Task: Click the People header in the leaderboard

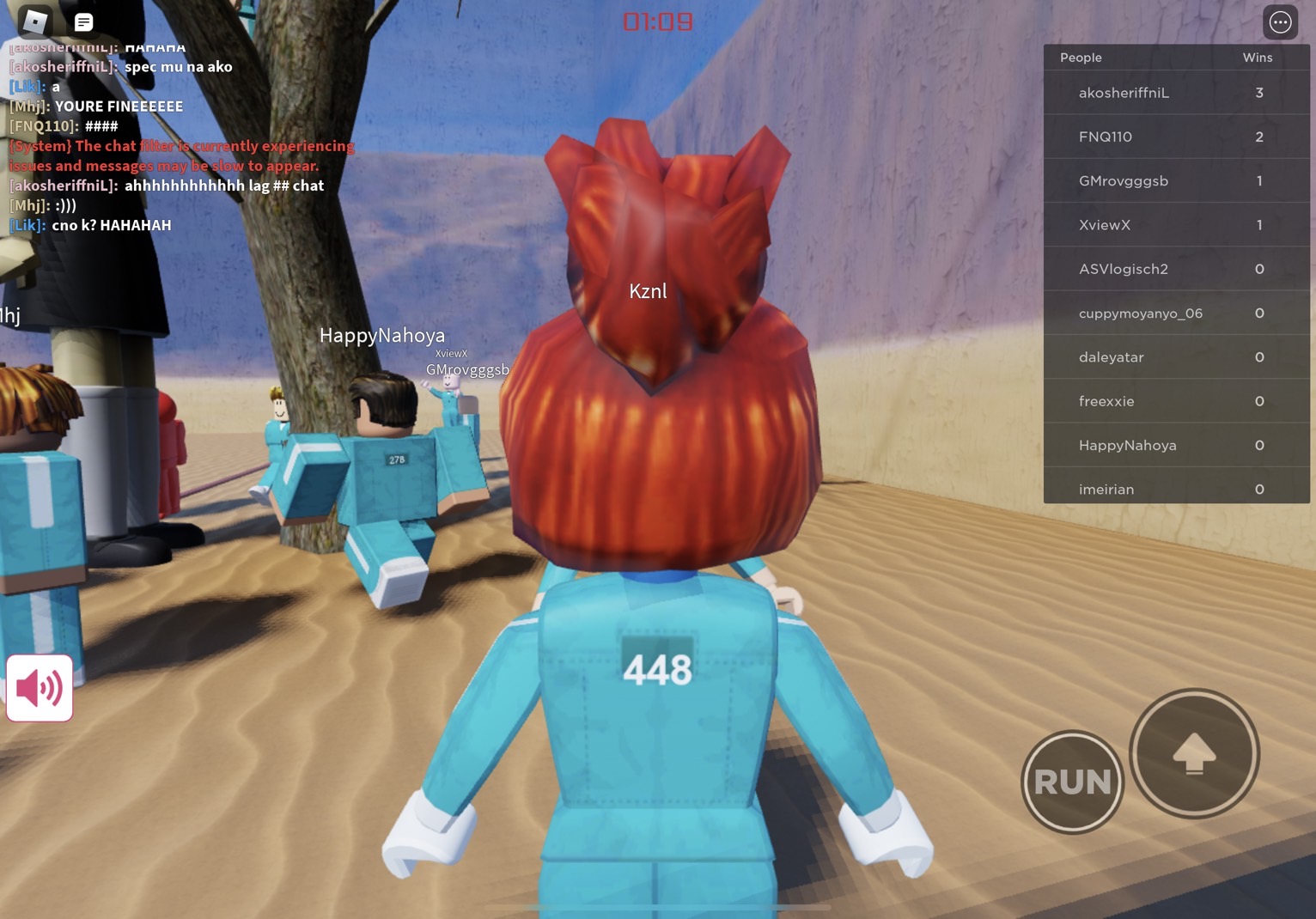Action: click(1080, 57)
